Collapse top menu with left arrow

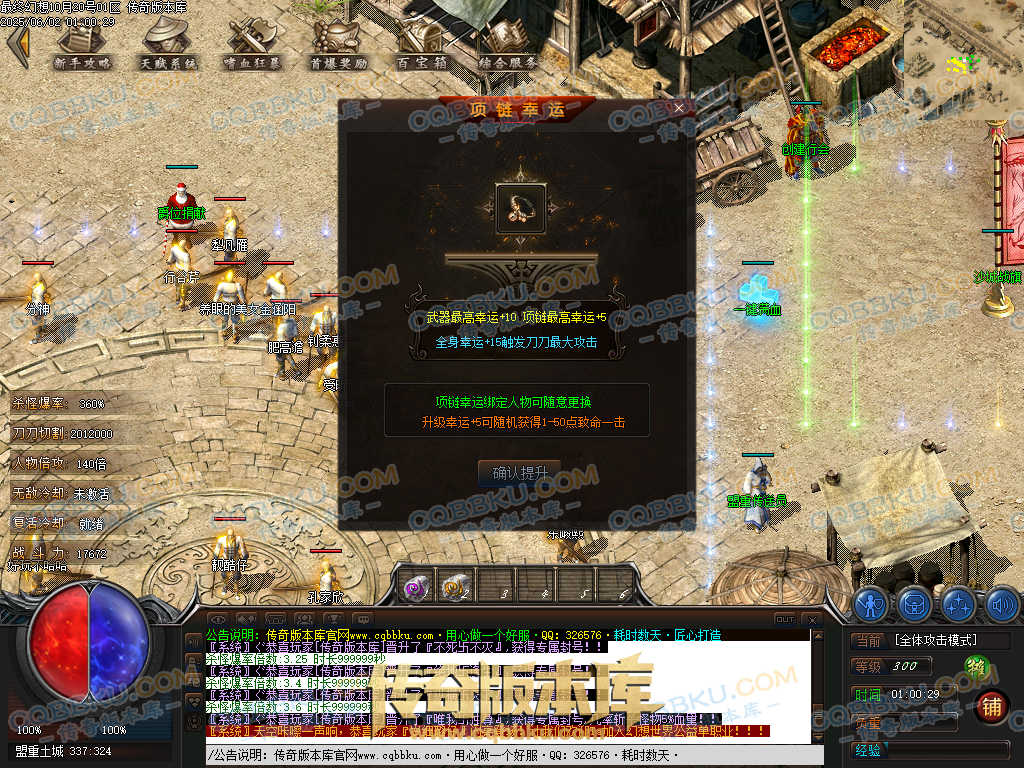(17, 45)
